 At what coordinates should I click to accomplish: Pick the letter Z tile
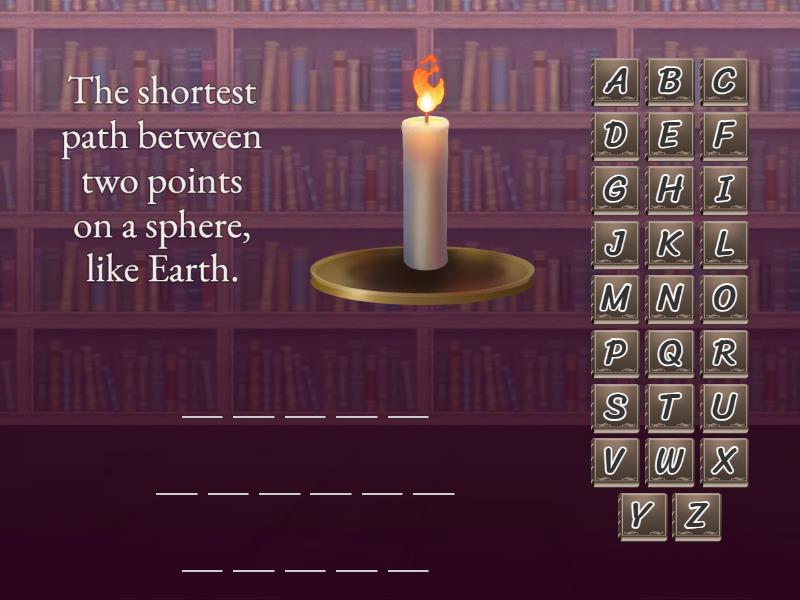click(x=697, y=516)
